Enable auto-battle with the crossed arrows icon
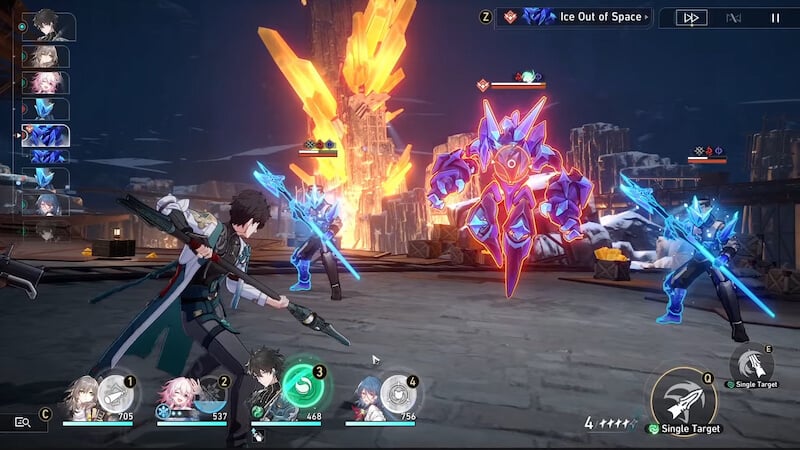This screenshot has width=800, height=450. tap(734, 17)
